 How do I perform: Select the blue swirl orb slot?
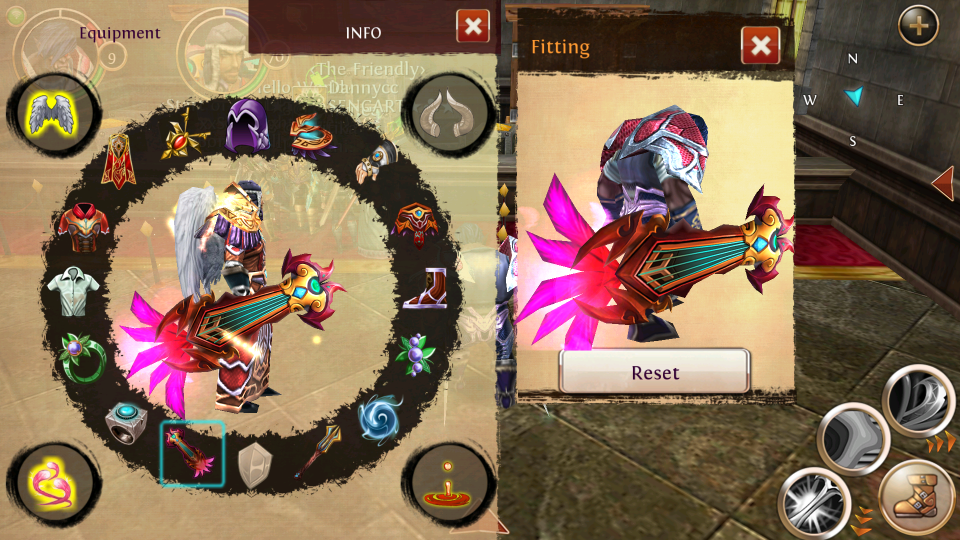coord(380,417)
